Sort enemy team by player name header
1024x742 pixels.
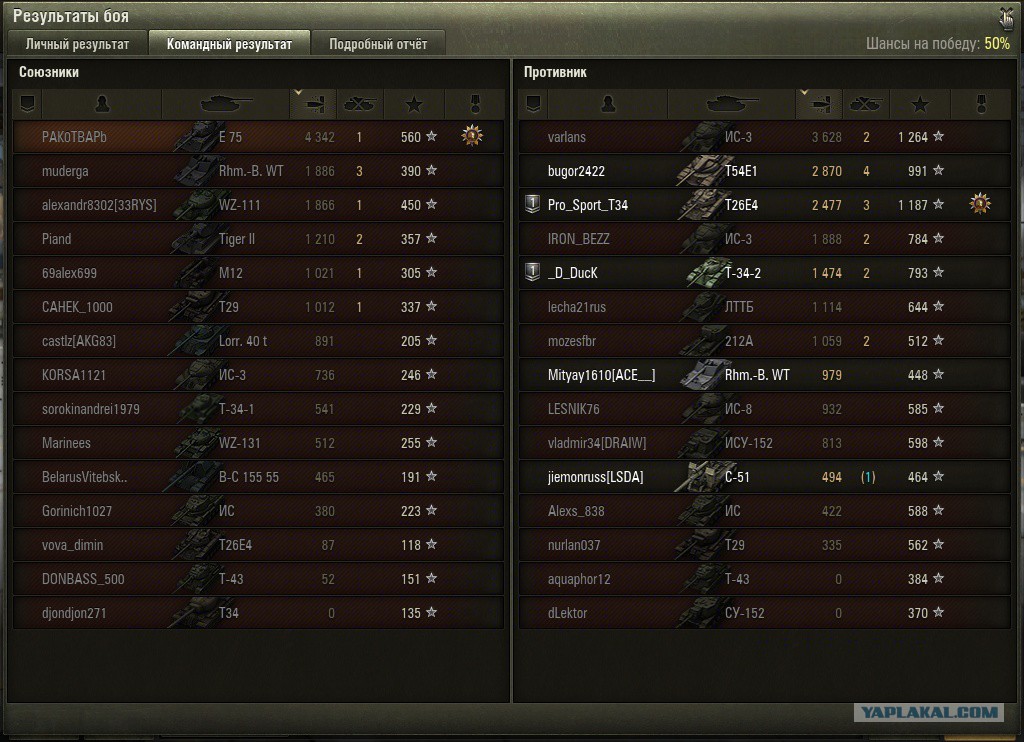point(607,103)
